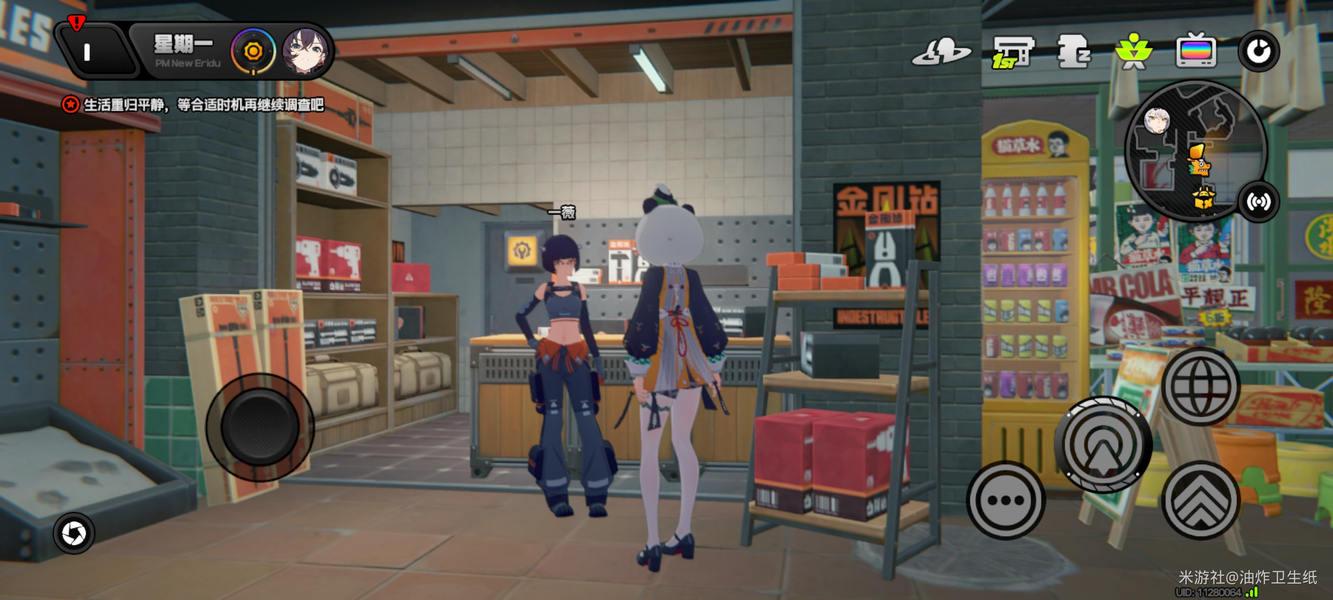Tap the camera shutter icon
The image size is (1333, 600).
pyautogui.click(x=73, y=533)
